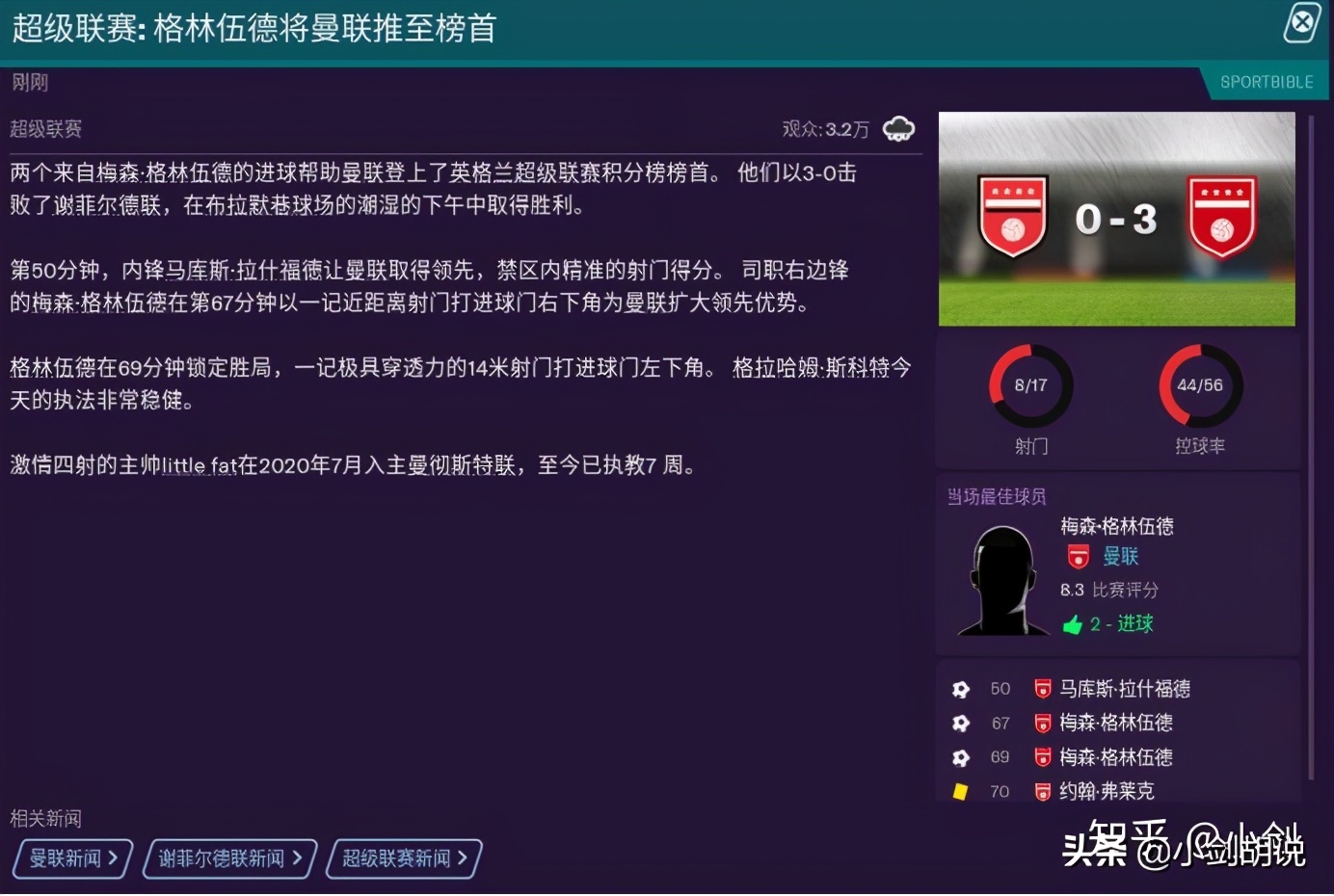Click the 8/17 射门 shots gauge
The width and height of the screenshot is (1334, 896).
[x=1030, y=385]
